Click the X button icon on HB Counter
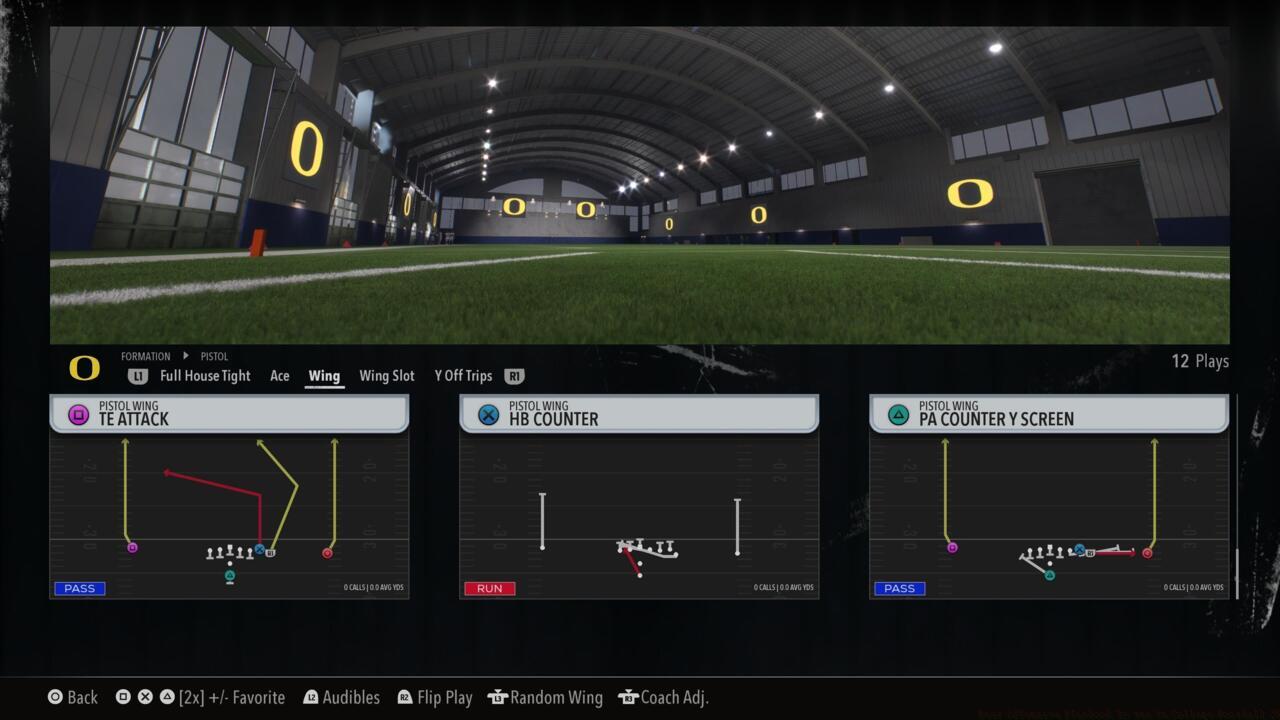This screenshot has width=1280, height=720. point(488,415)
